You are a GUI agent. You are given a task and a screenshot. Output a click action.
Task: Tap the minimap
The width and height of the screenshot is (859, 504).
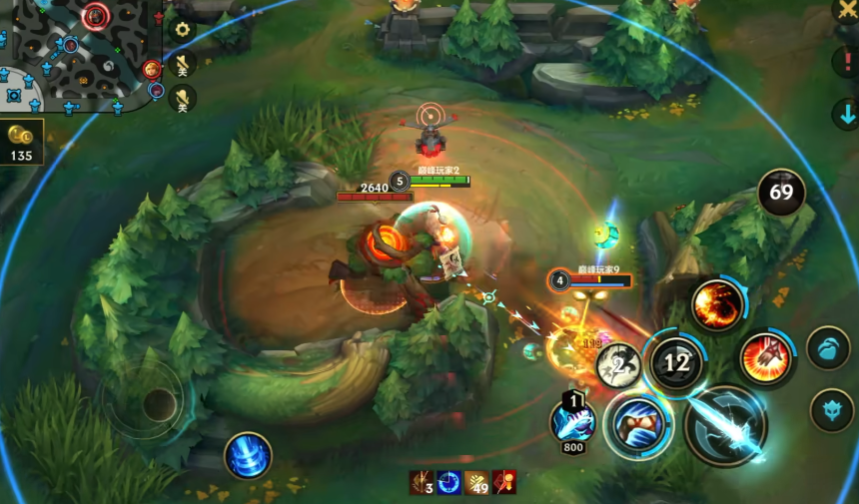(x=75, y=52)
